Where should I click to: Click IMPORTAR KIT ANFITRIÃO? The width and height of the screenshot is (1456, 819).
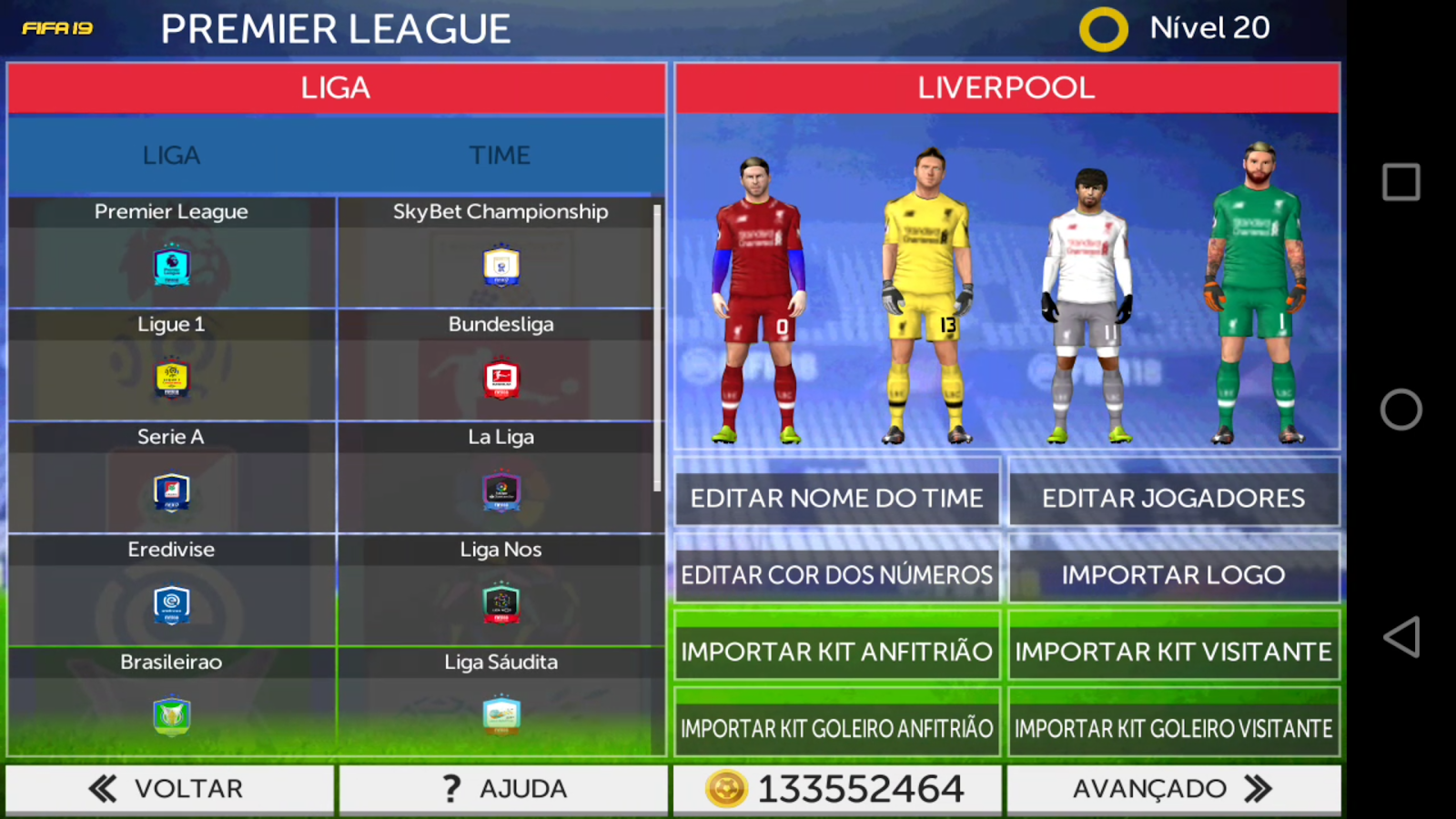[x=836, y=651]
